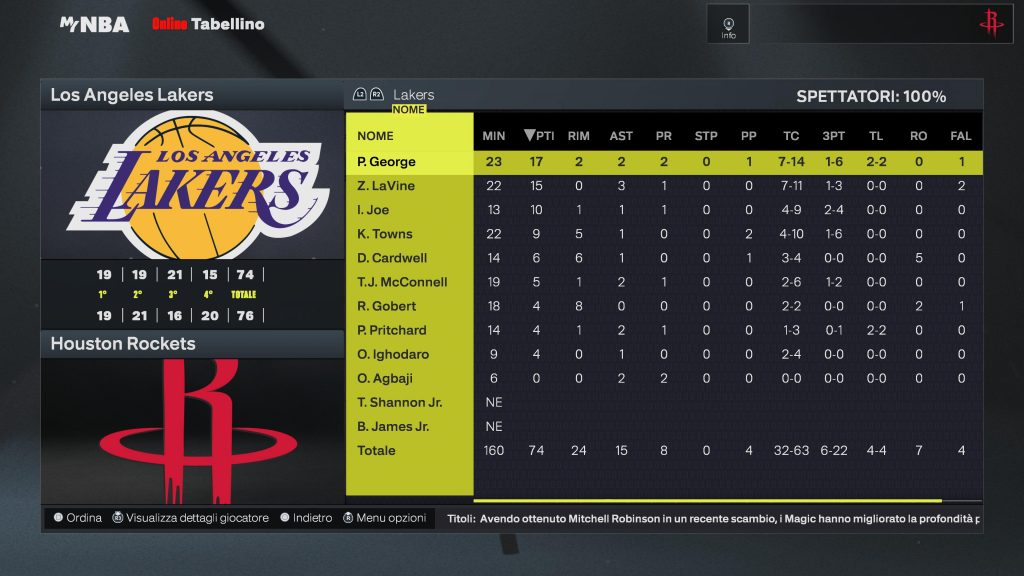The width and height of the screenshot is (1024, 576).
Task: Select B. James Jr. row
Action: click(393, 426)
